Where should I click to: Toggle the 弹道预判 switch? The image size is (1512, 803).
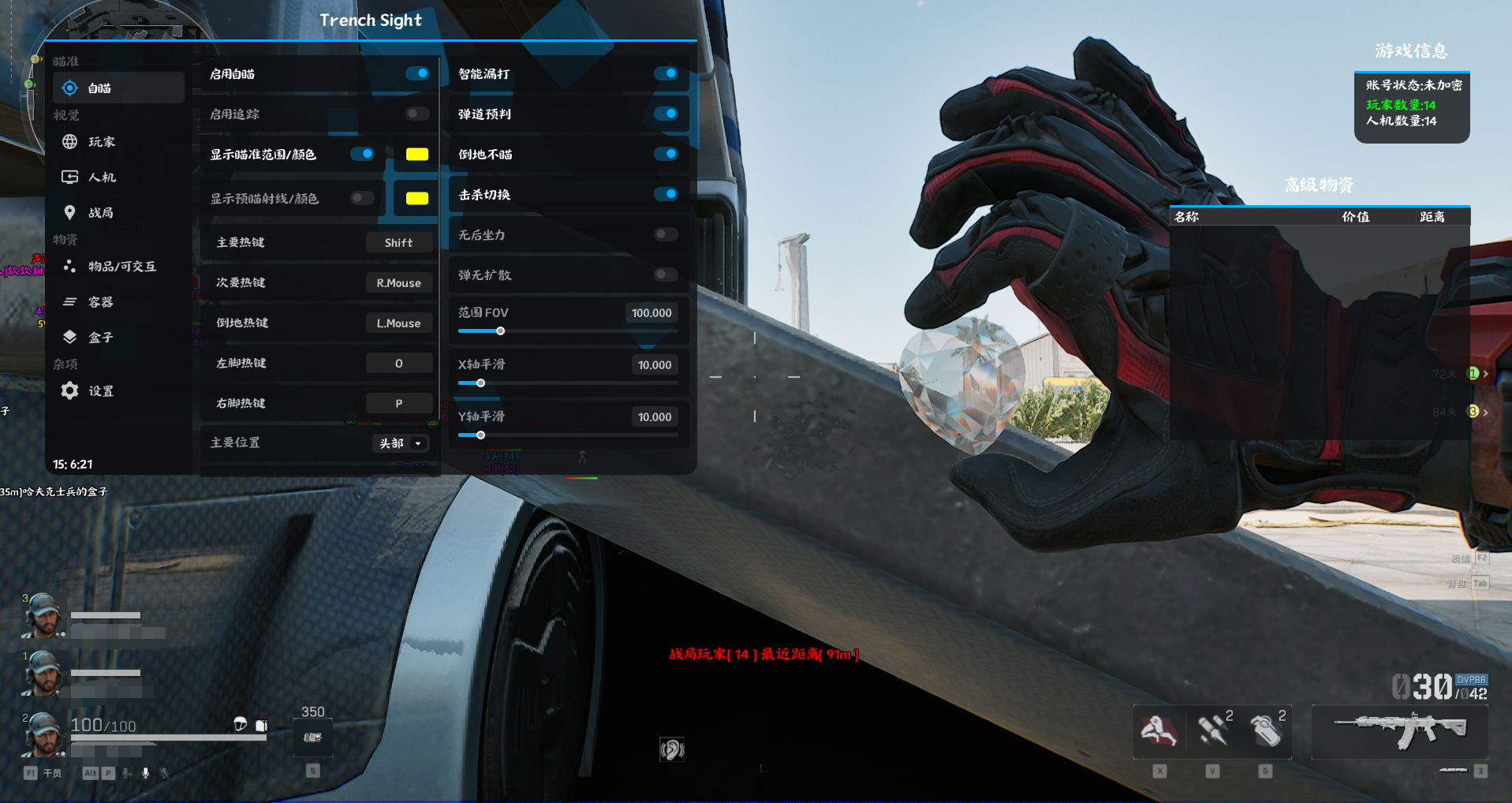point(666,114)
